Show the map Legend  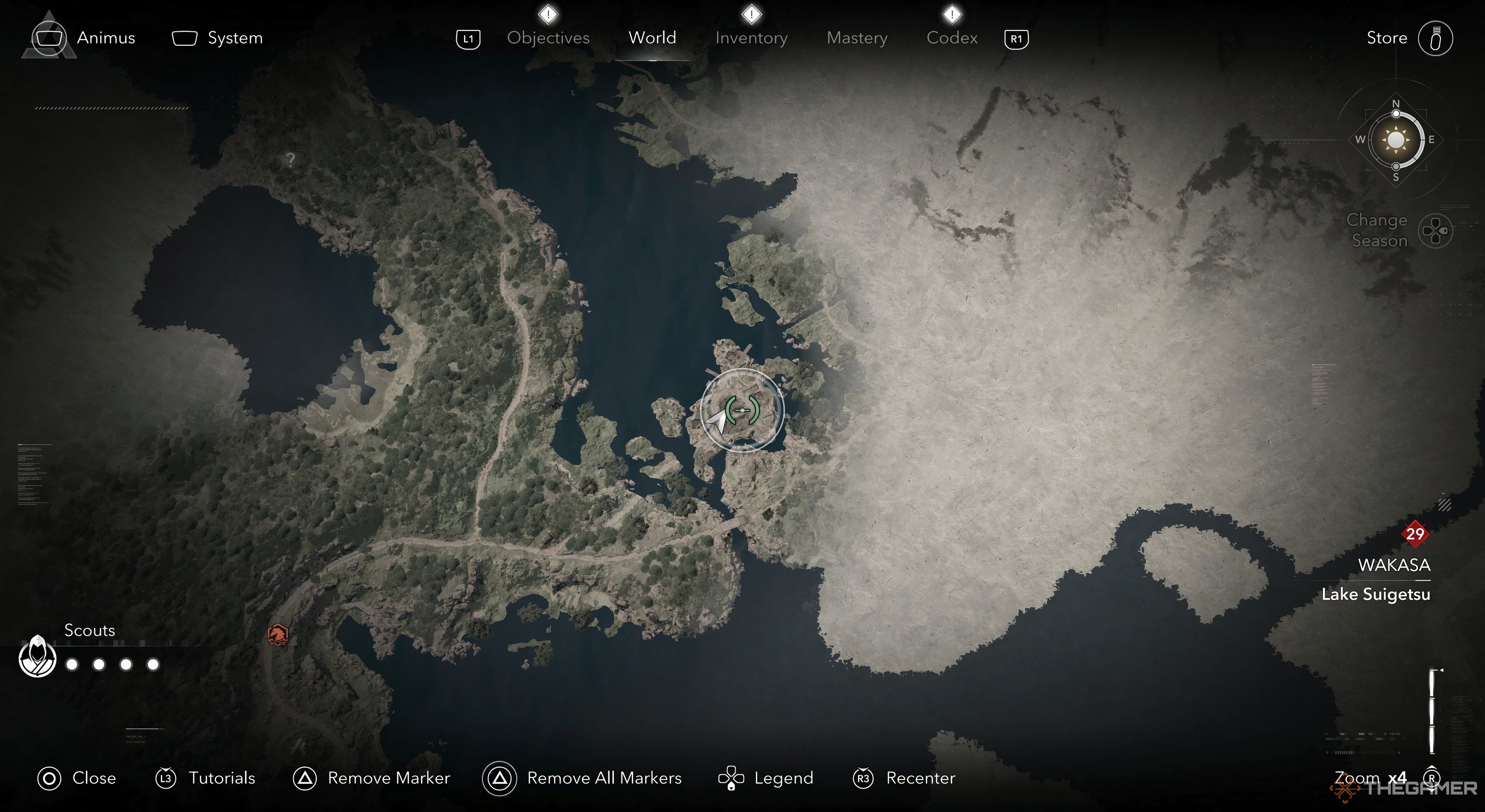[766, 778]
